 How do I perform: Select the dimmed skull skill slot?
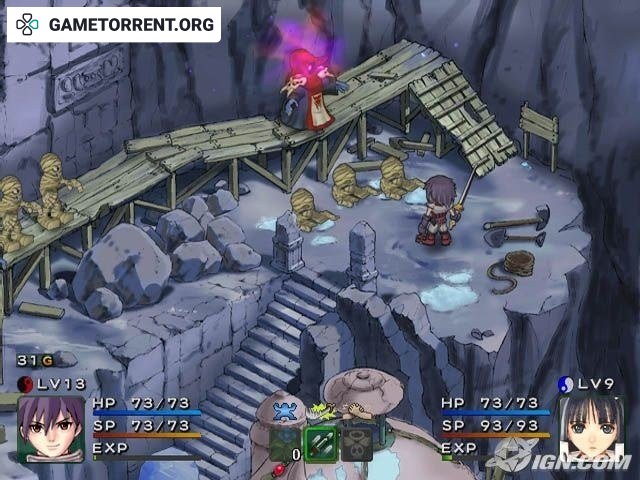(x=355, y=441)
